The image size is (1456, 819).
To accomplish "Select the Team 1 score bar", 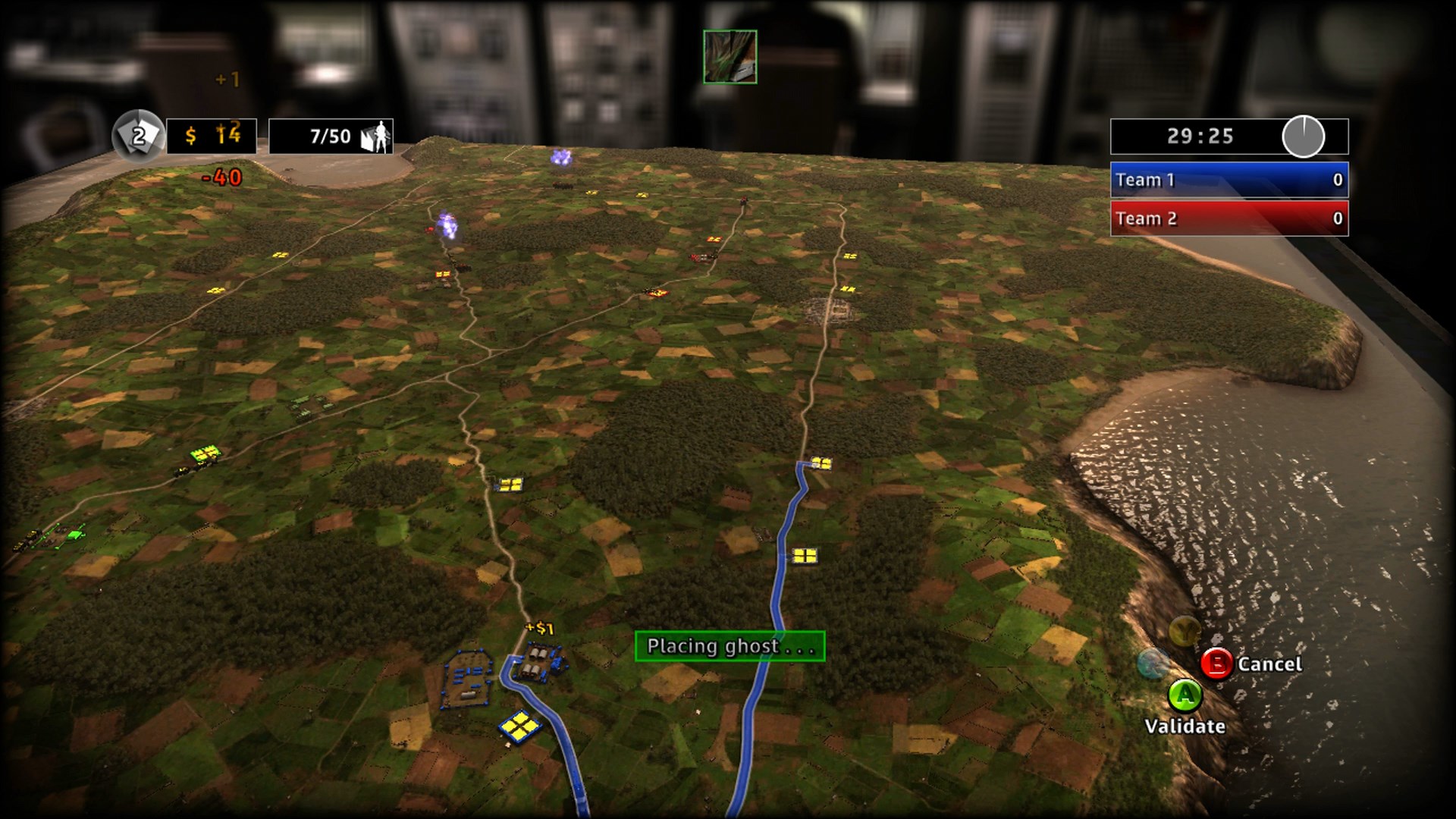I will (1227, 180).
